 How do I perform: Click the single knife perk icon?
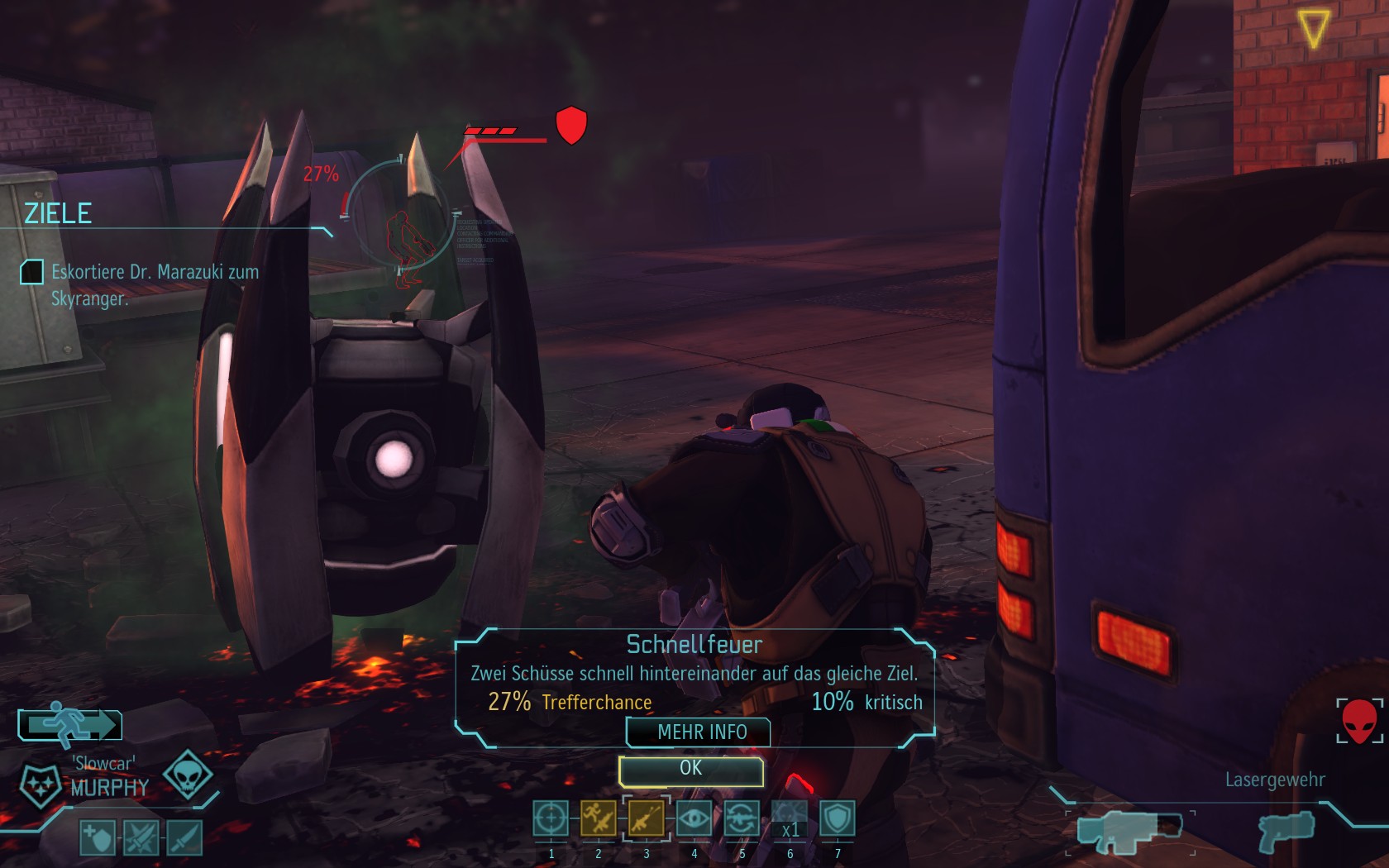(x=184, y=837)
